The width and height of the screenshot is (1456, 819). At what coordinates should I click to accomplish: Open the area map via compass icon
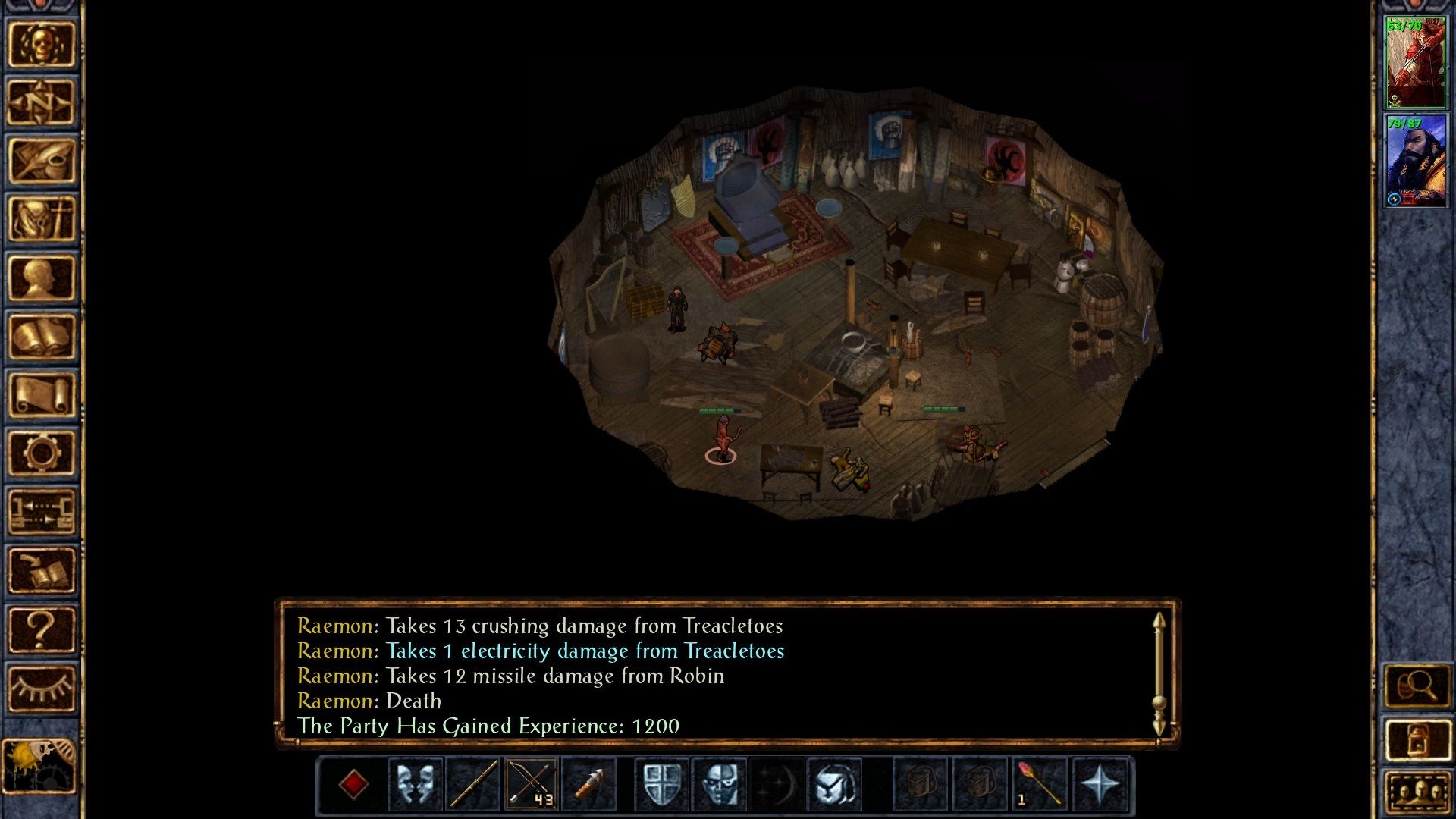42,102
